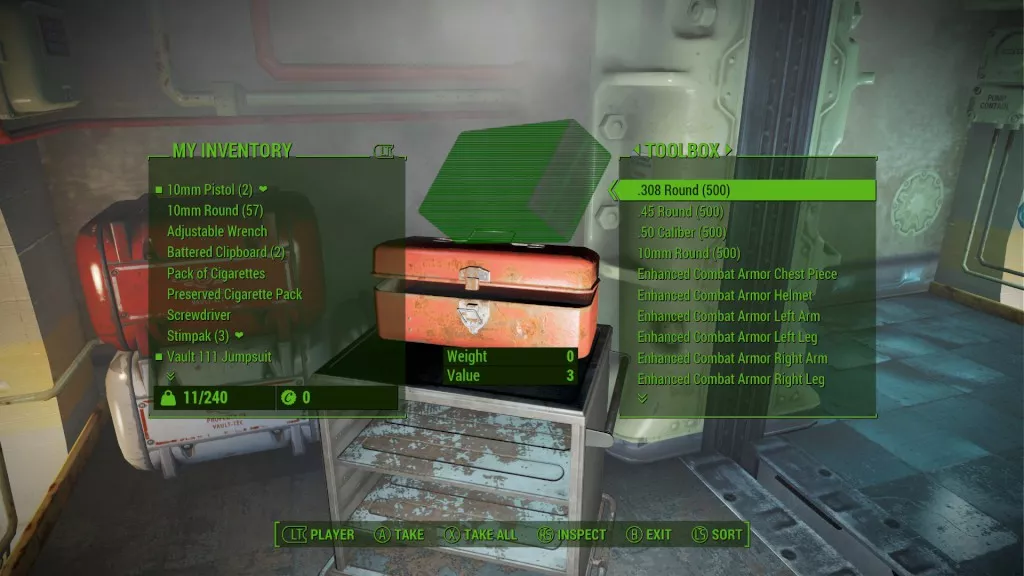Screen dimensions: 1024x576
Task: Choose .45 Round (500) in the toolbox
Action: pyautogui.click(x=680, y=211)
